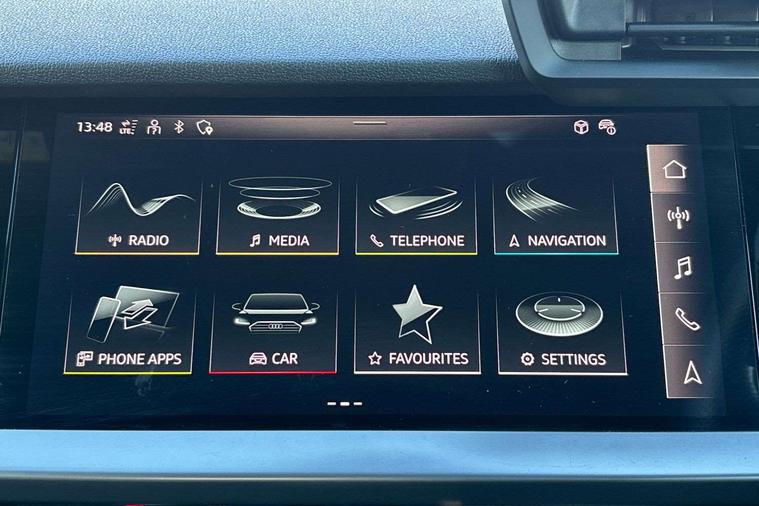
Task: Open Phone Apps
Action: click(131, 332)
